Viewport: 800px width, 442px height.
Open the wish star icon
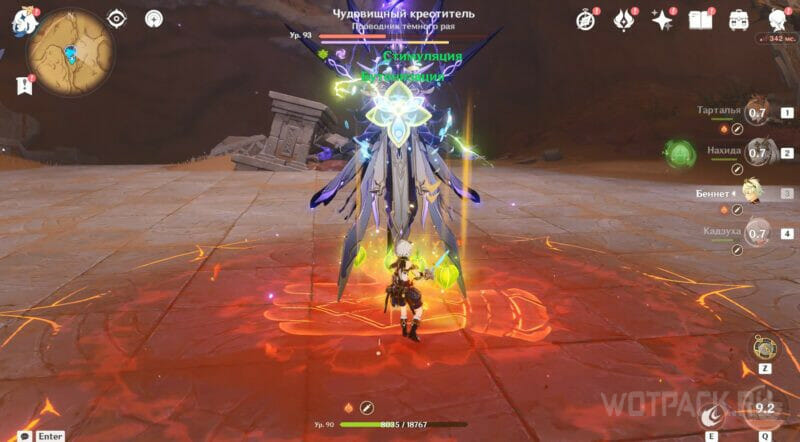coord(662,19)
